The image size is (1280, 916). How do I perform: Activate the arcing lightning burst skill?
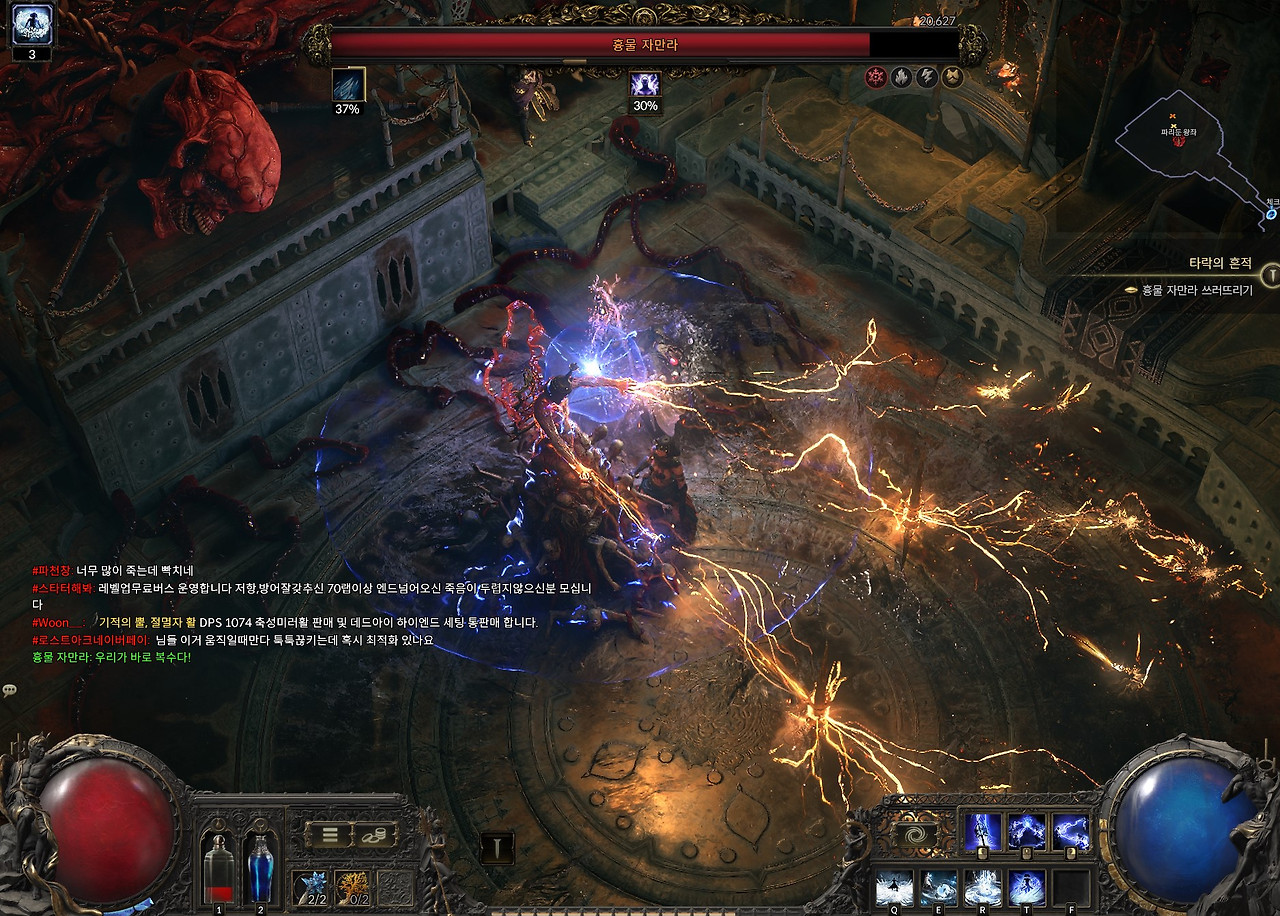(1026, 832)
